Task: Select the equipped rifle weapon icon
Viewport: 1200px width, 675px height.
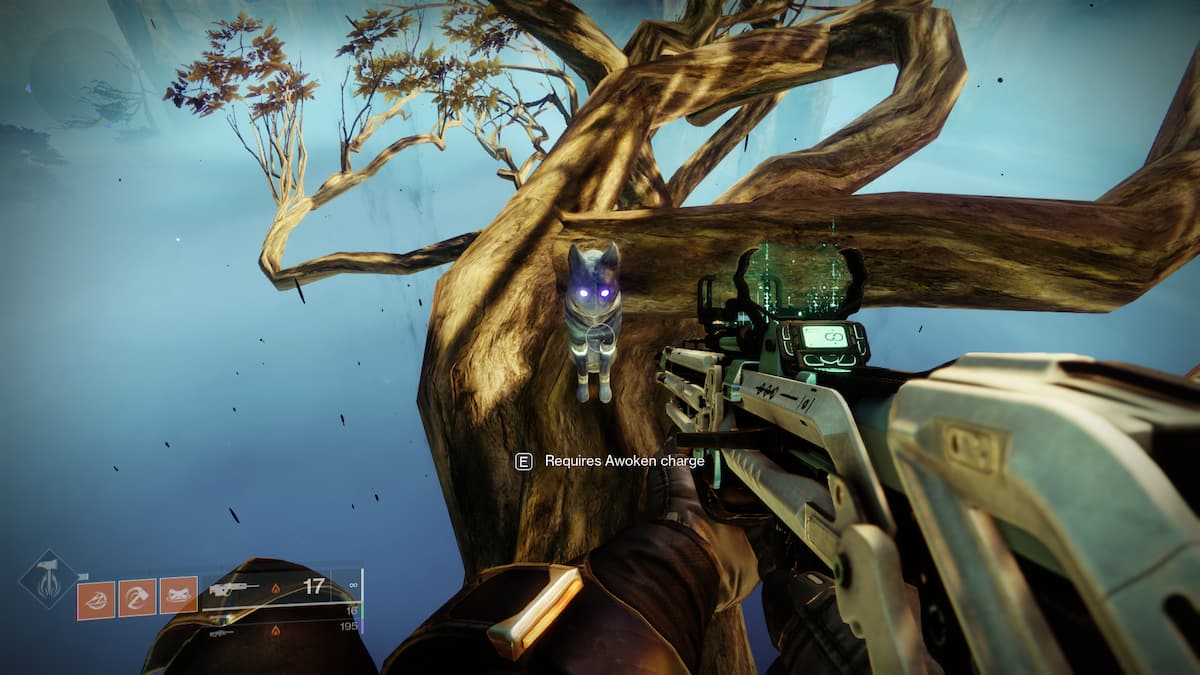Action: pyautogui.click(x=230, y=588)
